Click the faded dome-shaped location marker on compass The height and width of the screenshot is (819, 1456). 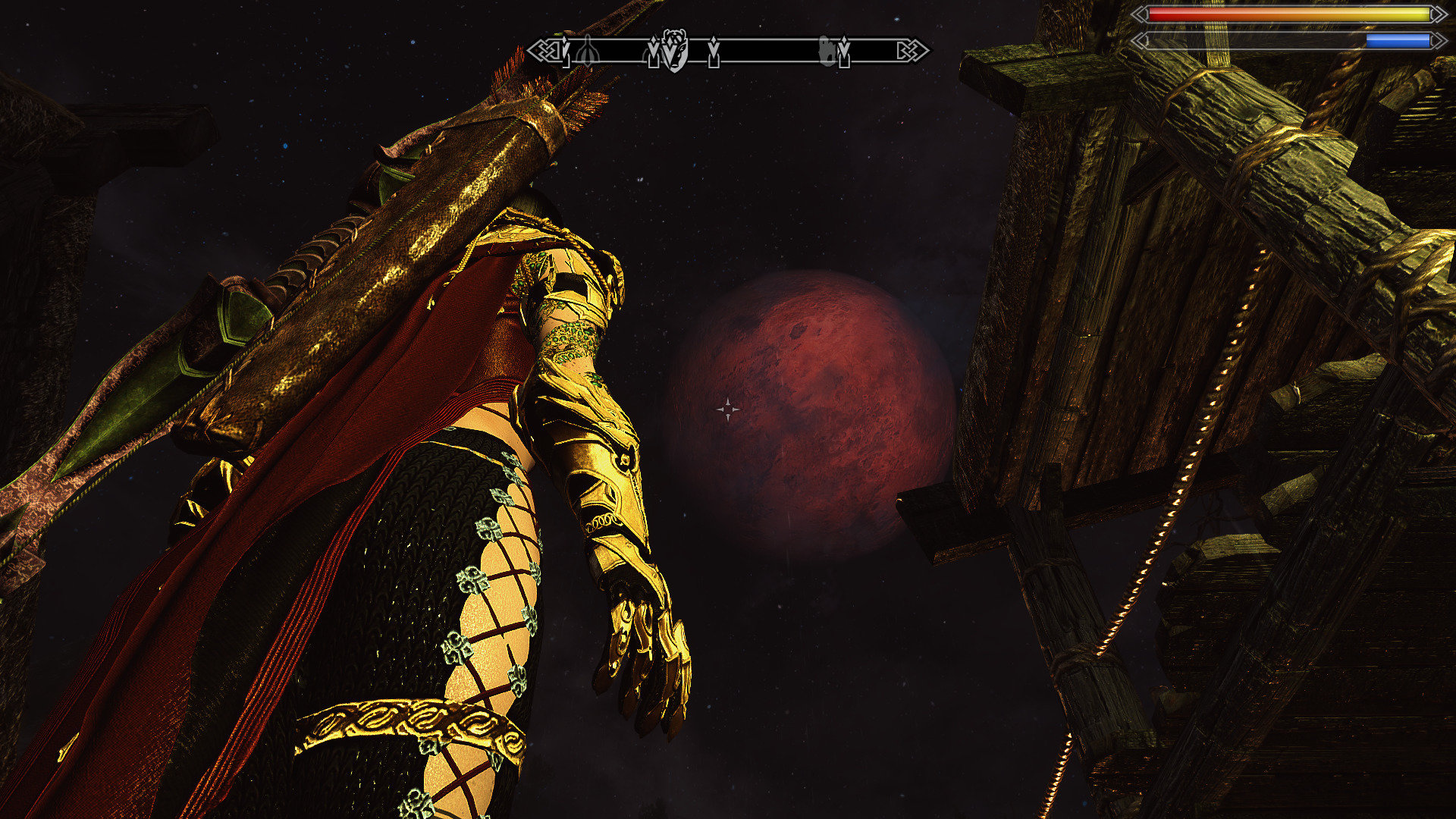[x=588, y=52]
